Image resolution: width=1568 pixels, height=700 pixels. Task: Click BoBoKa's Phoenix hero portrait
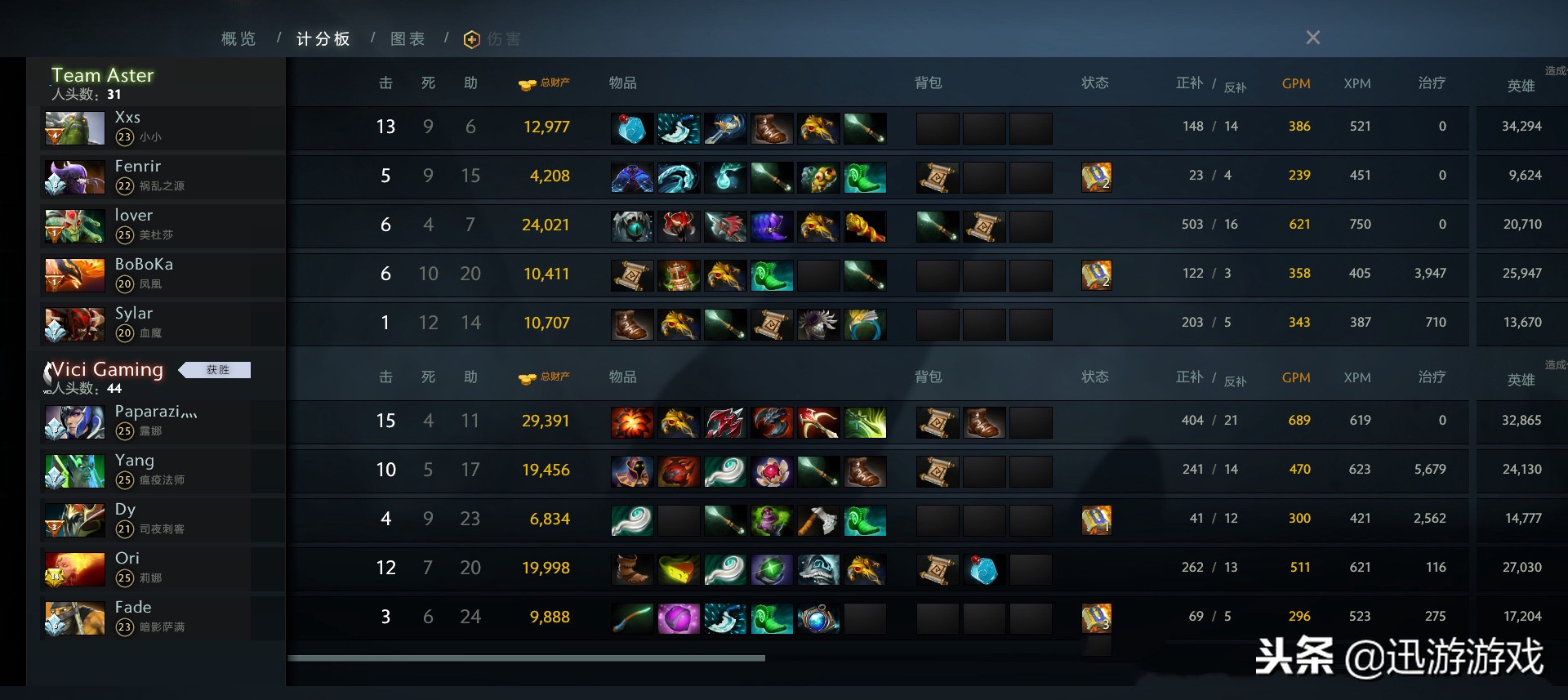point(74,275)
